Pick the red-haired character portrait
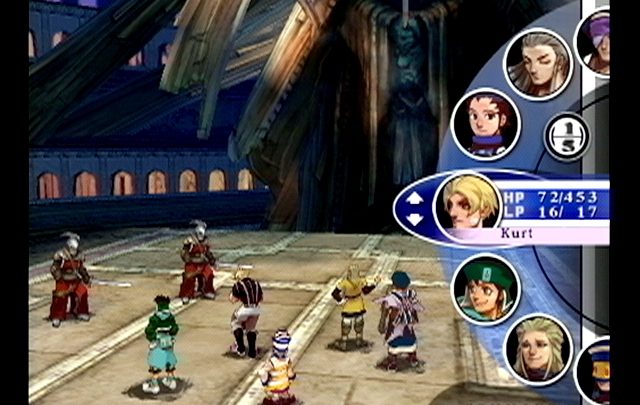640x405 pixels. 486,124
